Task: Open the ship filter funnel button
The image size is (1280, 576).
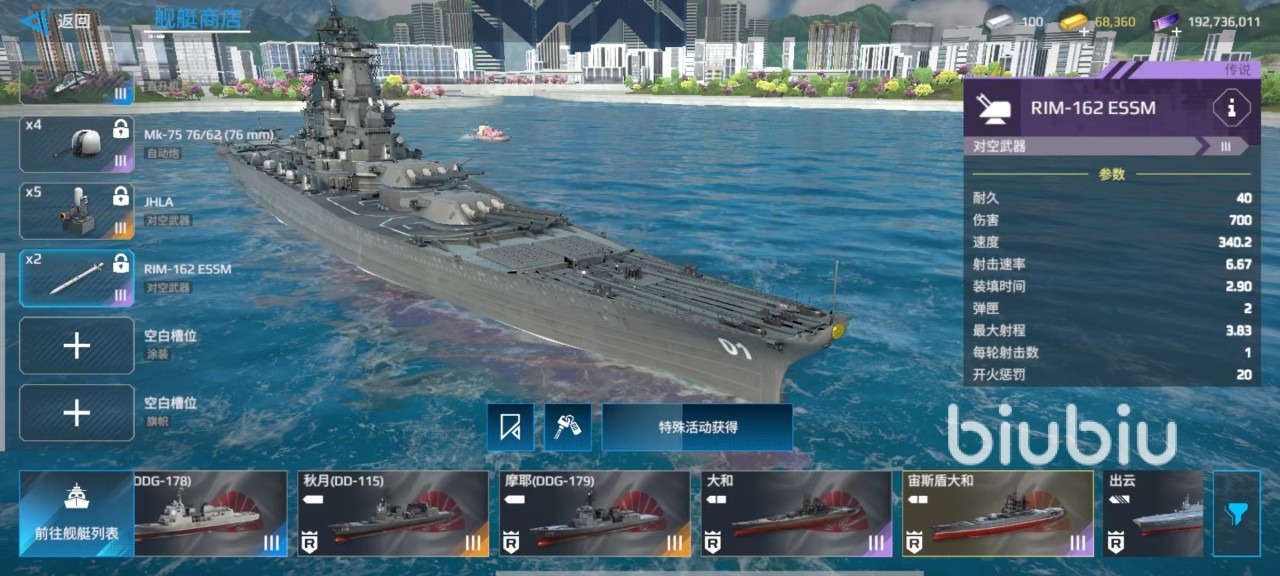Action: click(1237, 514)
